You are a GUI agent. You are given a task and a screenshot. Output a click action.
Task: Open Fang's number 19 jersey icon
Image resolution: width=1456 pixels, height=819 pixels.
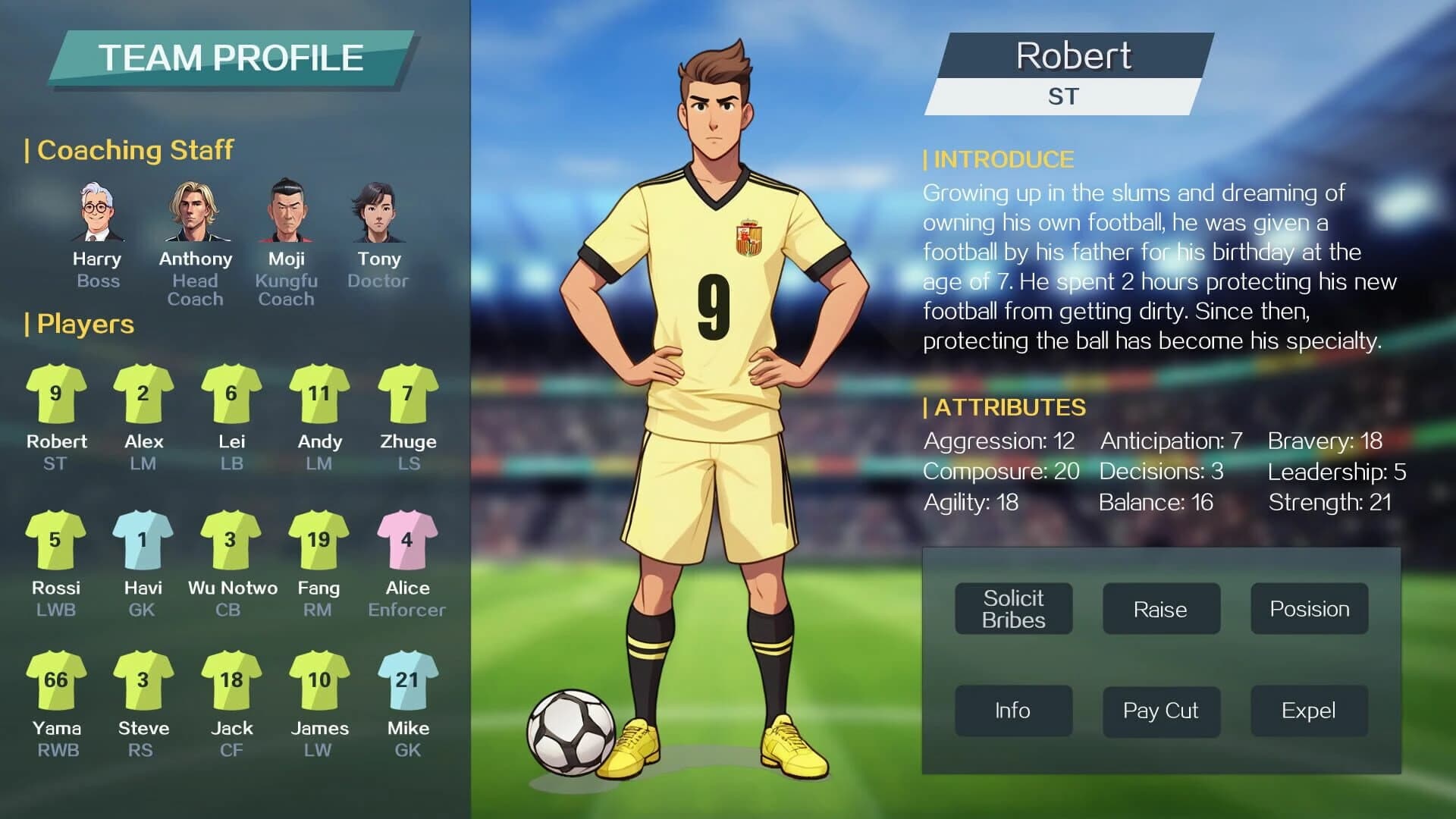point(318,540)
